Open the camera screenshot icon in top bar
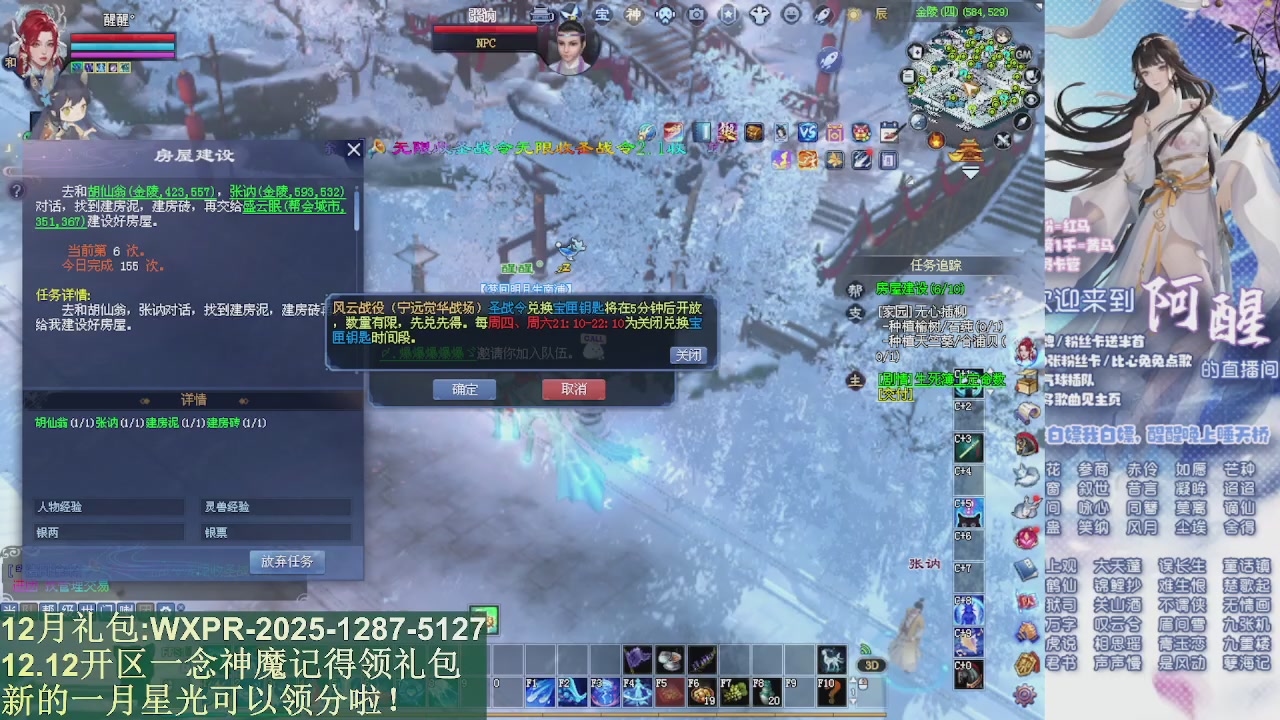This screenshot has width=1280, height=720. 696,14
